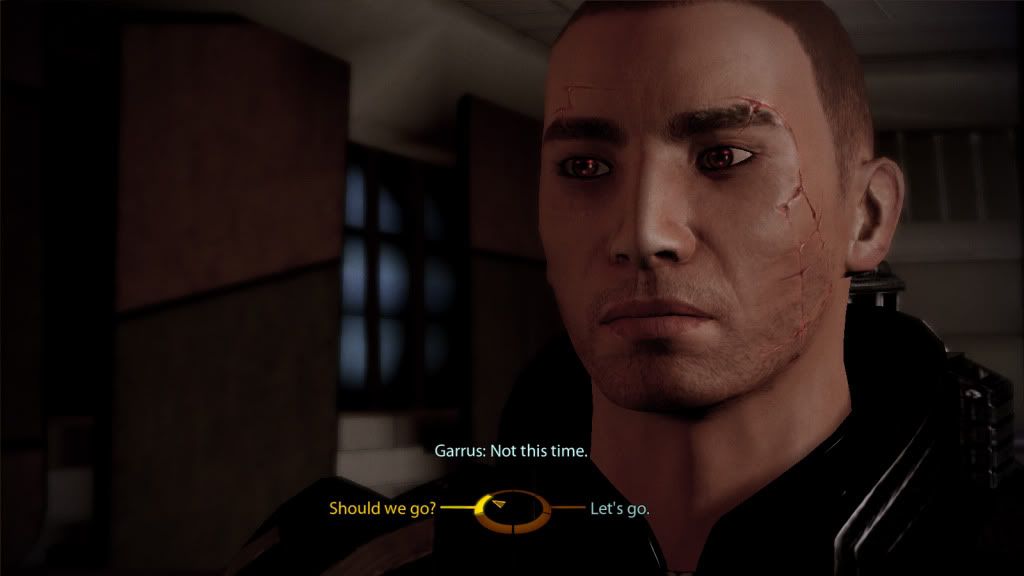
Task: Choose the "Should we go?" dialogue option
Action: click(x=382, y=508)
